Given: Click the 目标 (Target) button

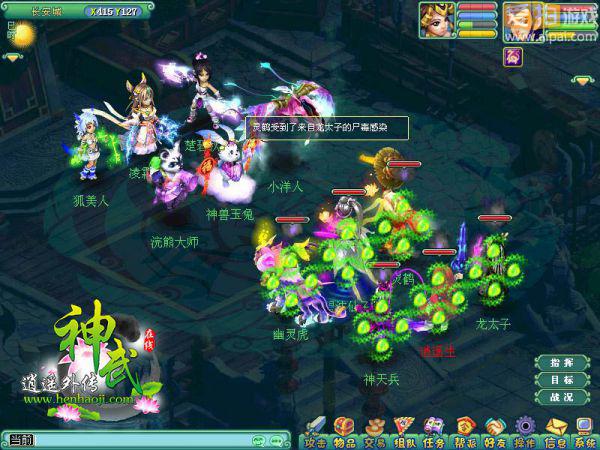Looking at the screenshot, I should coord(561,380).
